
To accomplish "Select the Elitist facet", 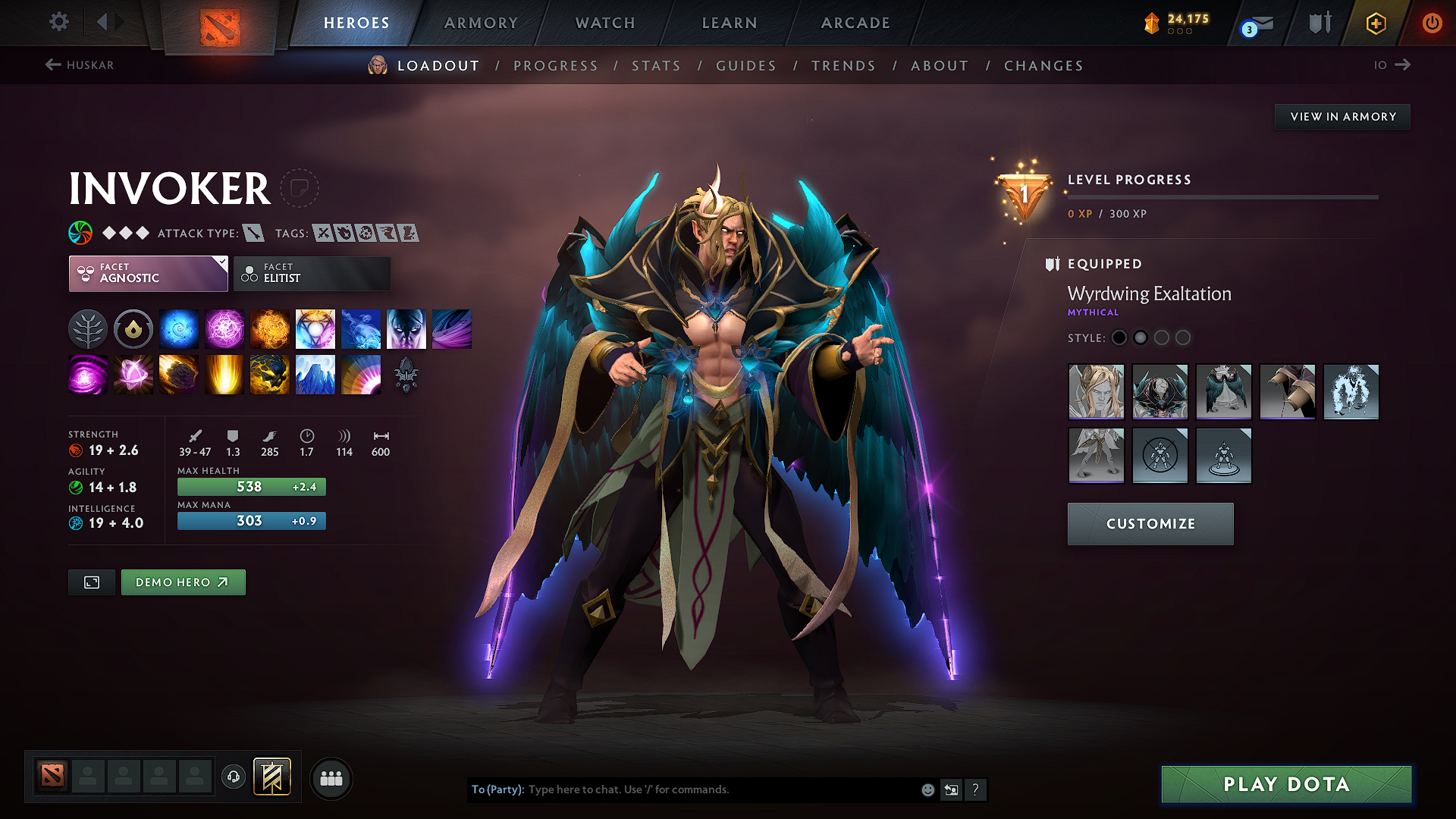I will point(312,273).
